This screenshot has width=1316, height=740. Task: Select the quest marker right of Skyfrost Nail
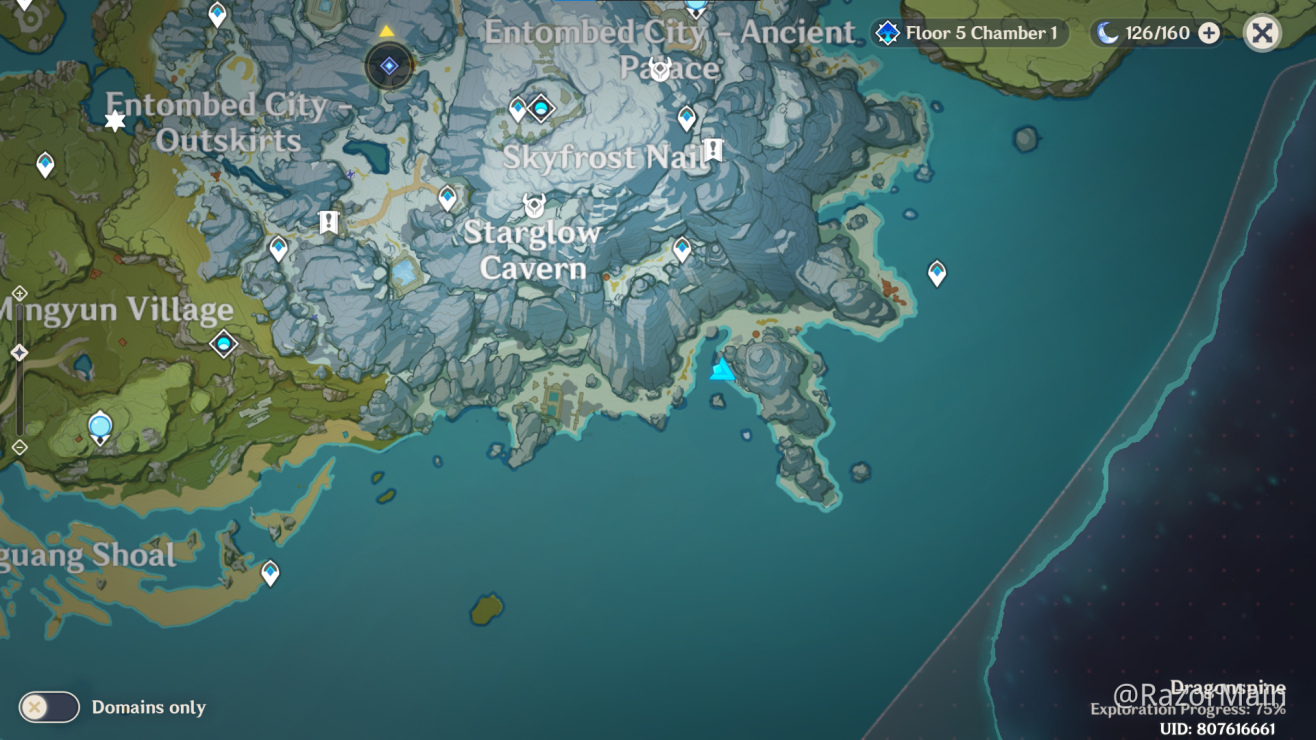pyautogui.click(x=713, y=150)
